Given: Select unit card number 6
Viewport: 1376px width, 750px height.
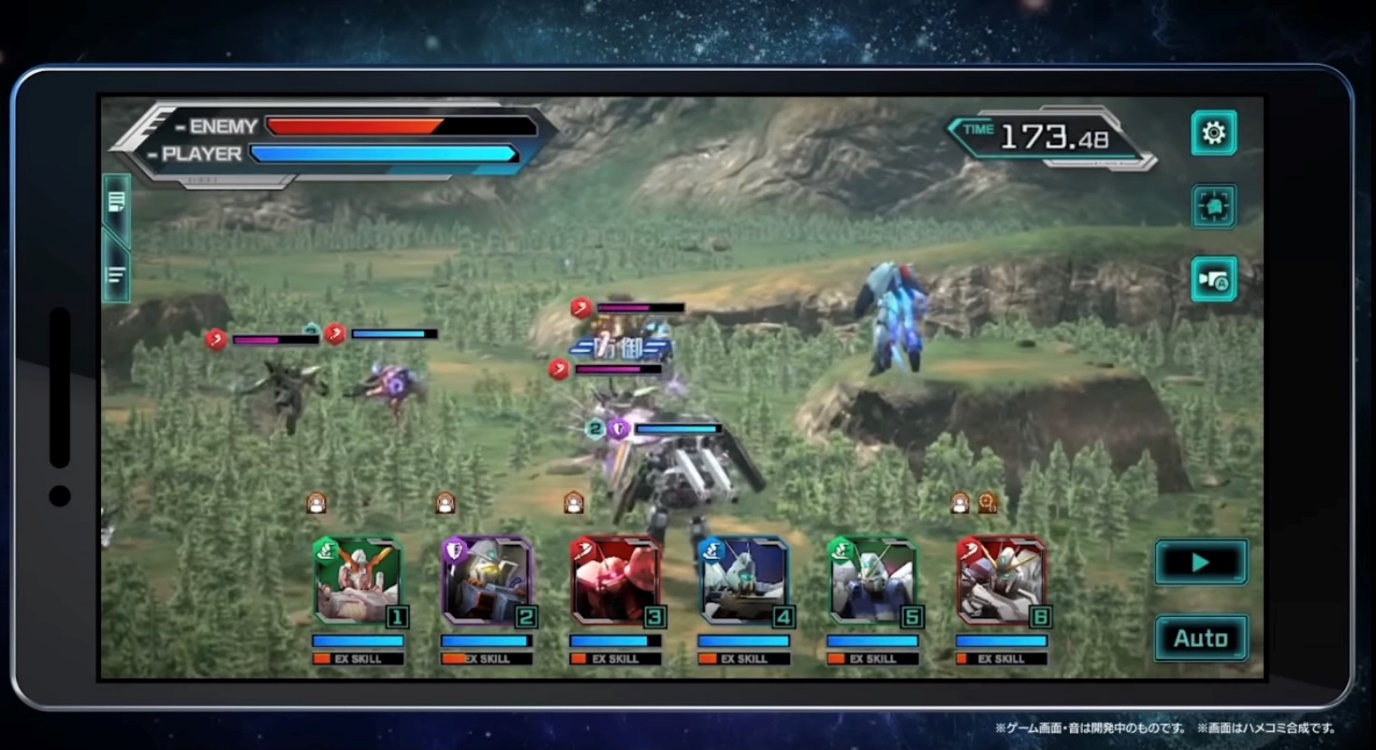Looking at the screenshot, I should tap(1001, 581).
